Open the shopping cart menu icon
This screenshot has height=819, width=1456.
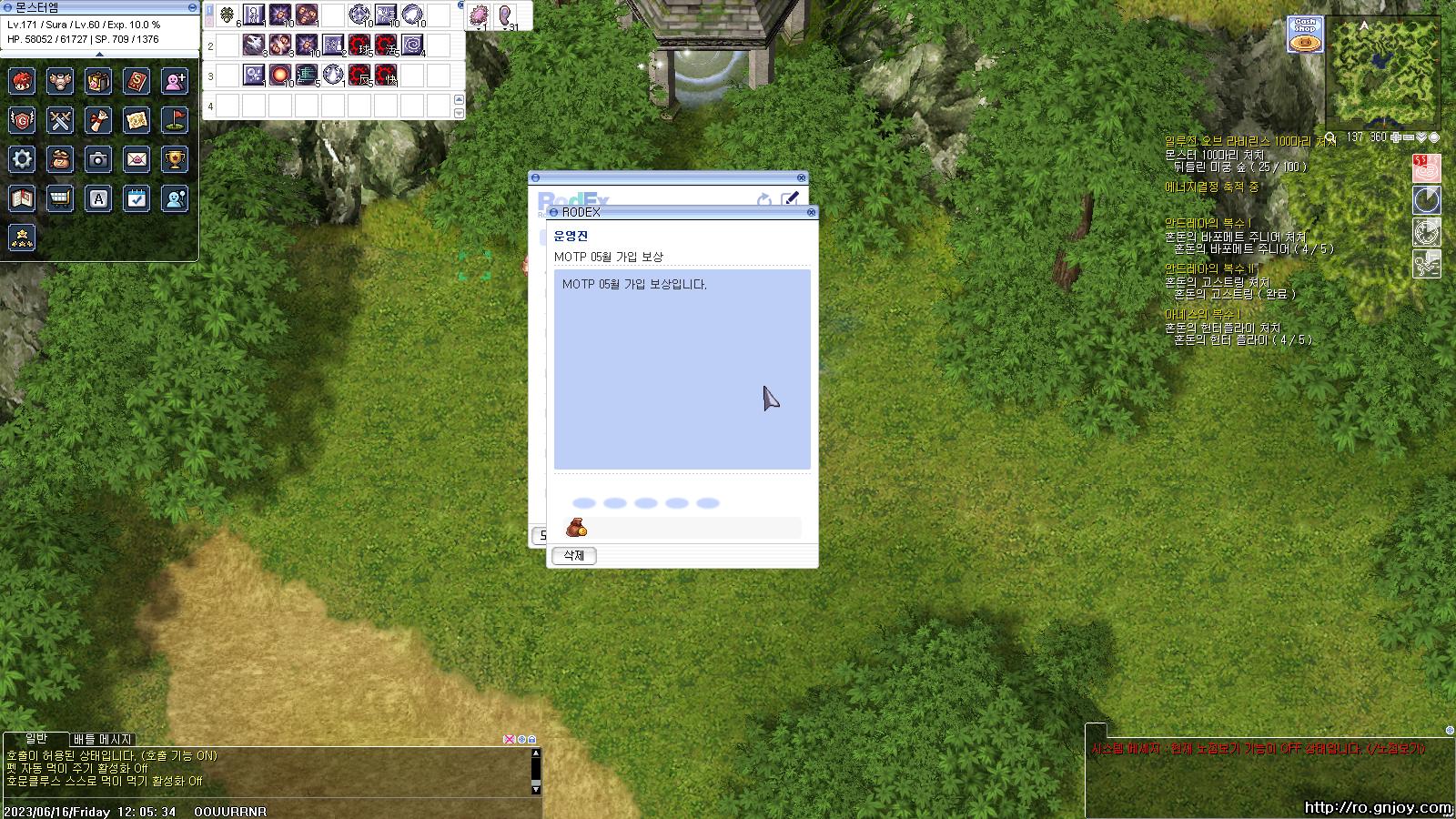[60, 198]
